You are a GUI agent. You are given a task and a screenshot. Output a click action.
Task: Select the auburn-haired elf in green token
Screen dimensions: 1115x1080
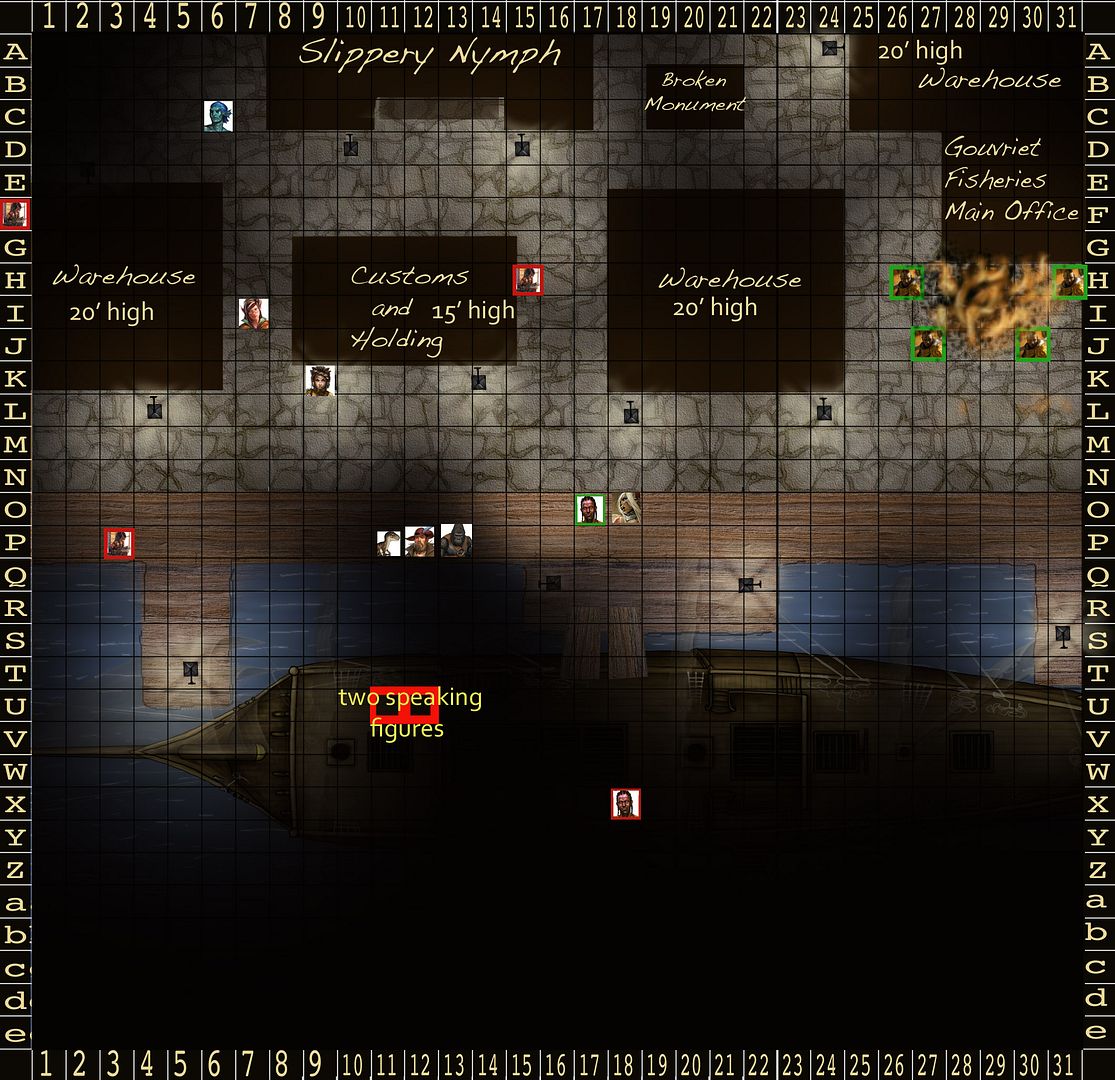253,313
